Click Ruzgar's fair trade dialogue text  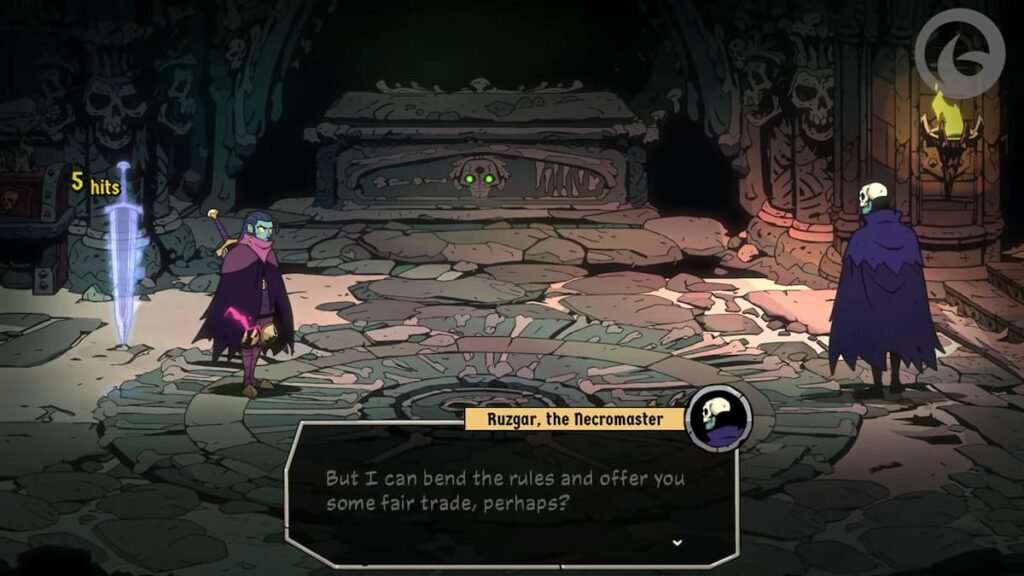[505, 490]
